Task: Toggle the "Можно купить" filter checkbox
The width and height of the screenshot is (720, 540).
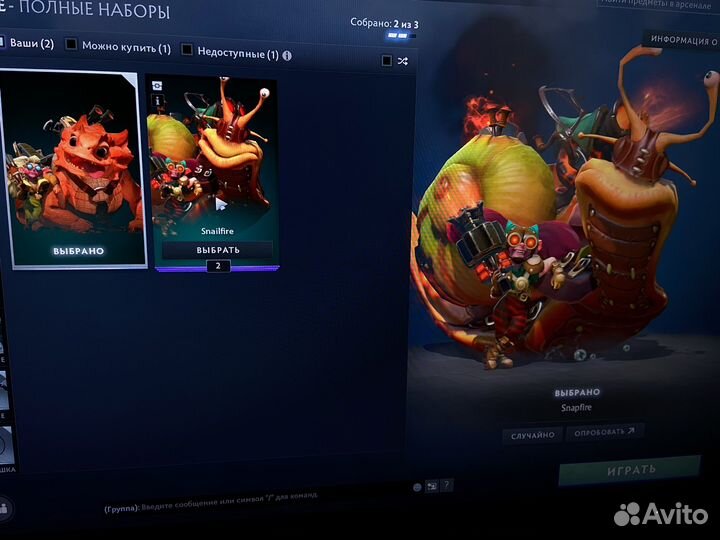Action: 71,45
